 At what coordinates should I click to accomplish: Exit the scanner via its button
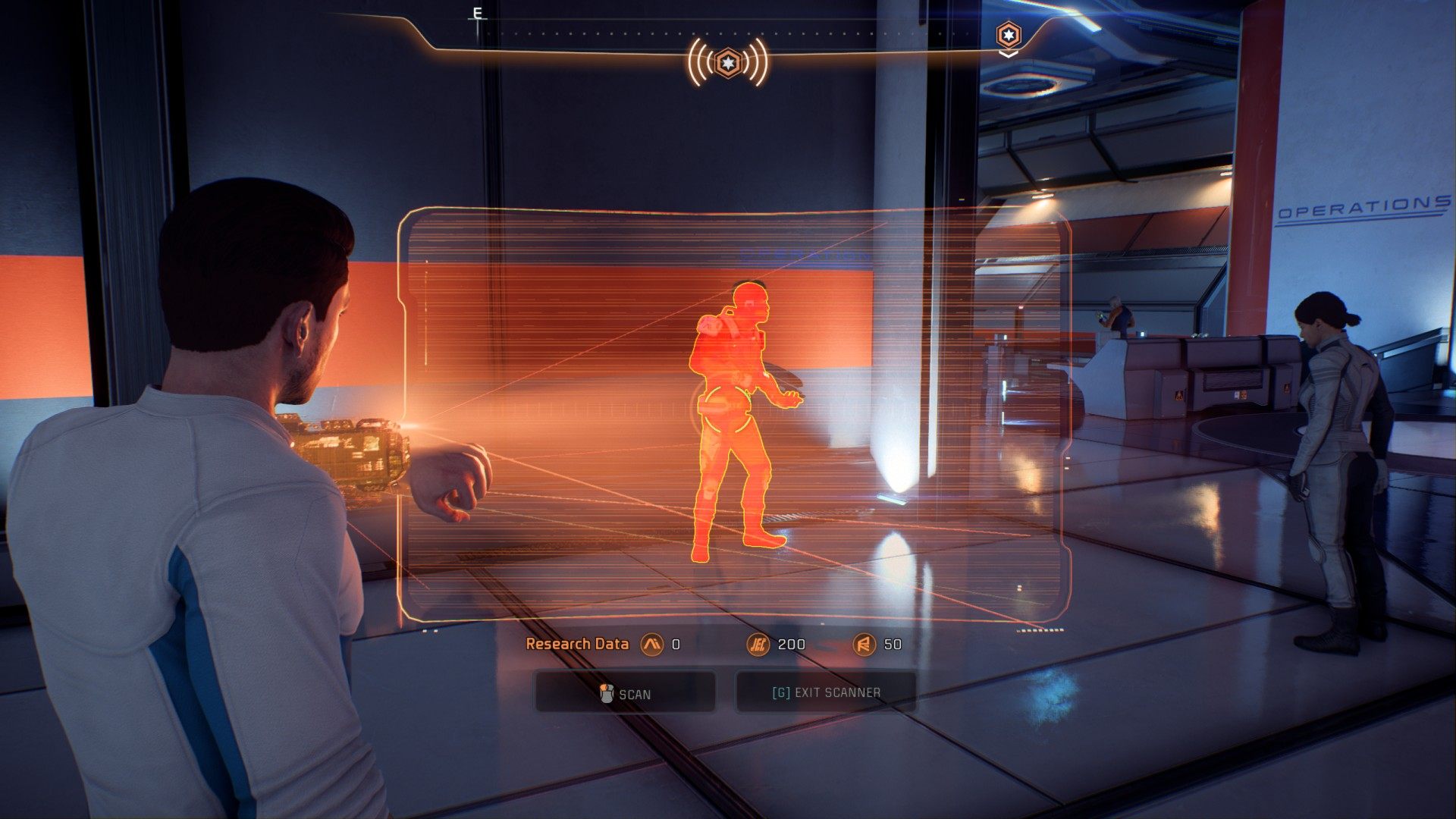tap(826, 692)
